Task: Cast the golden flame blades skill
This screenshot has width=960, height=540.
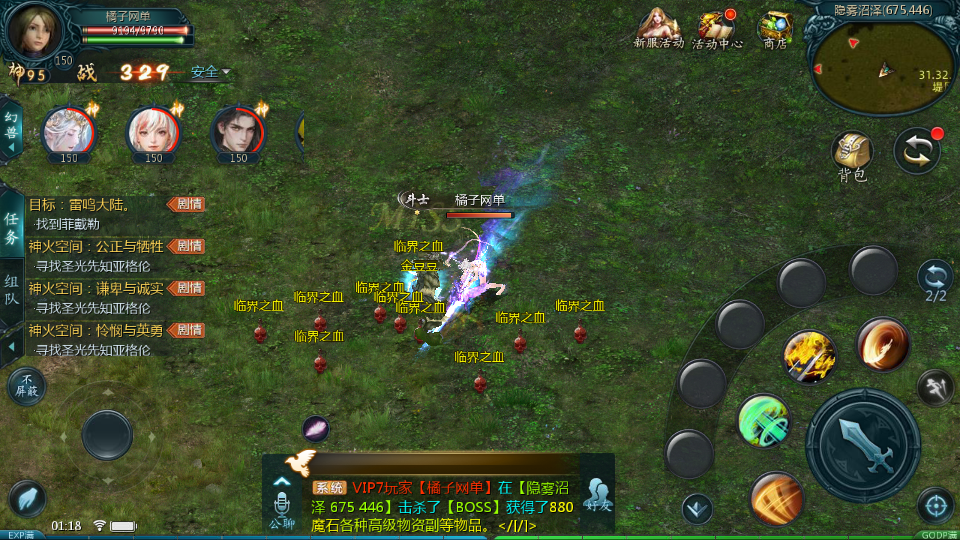Action: click(809, 357)
